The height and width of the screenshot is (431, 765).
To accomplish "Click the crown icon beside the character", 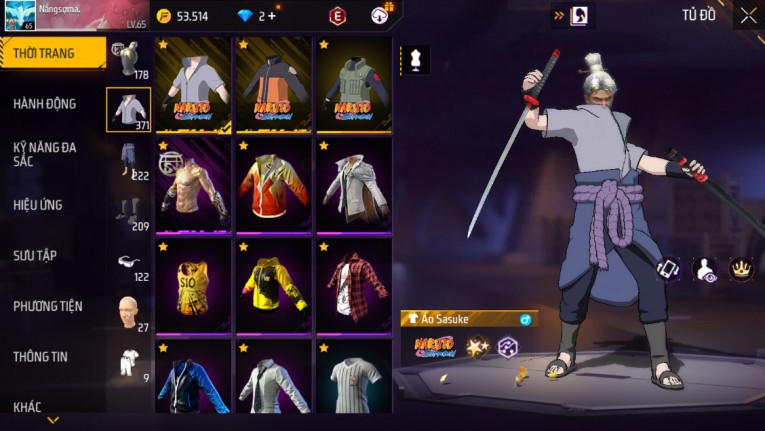I will click(x=741, y=268).
